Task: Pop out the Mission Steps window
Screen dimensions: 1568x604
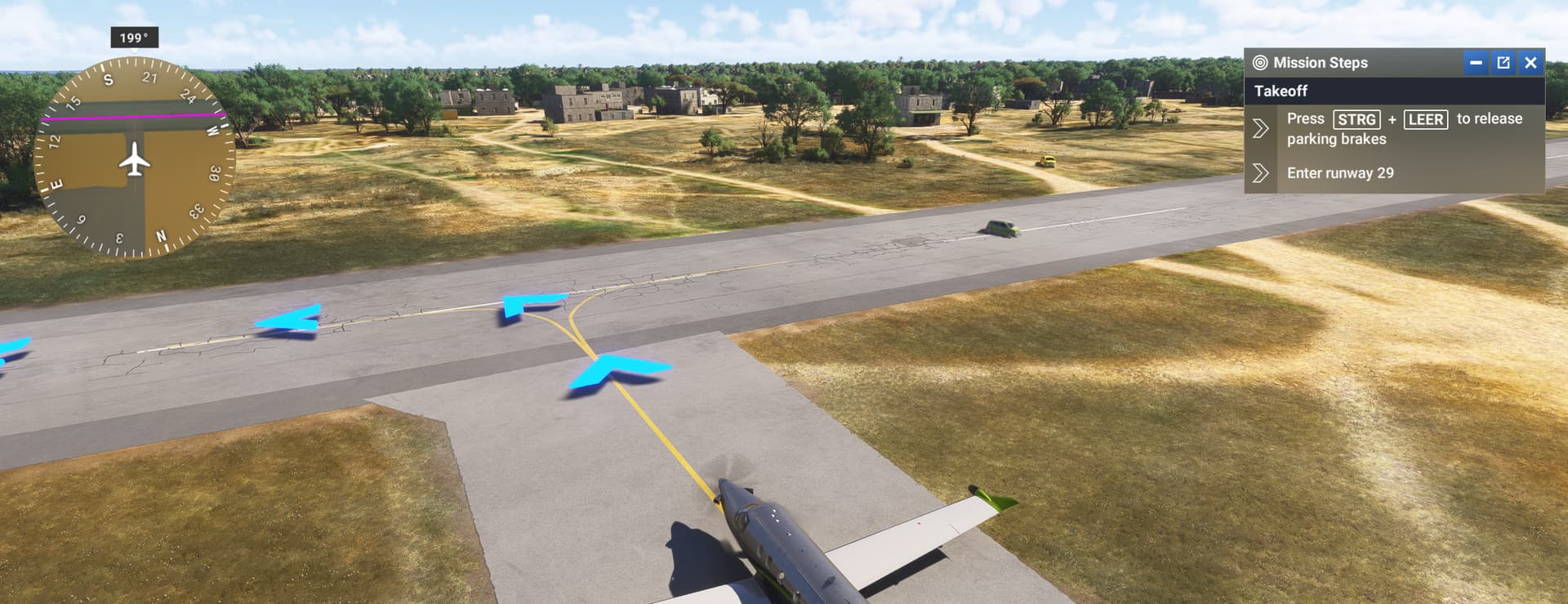Action: pos(1503,63)
